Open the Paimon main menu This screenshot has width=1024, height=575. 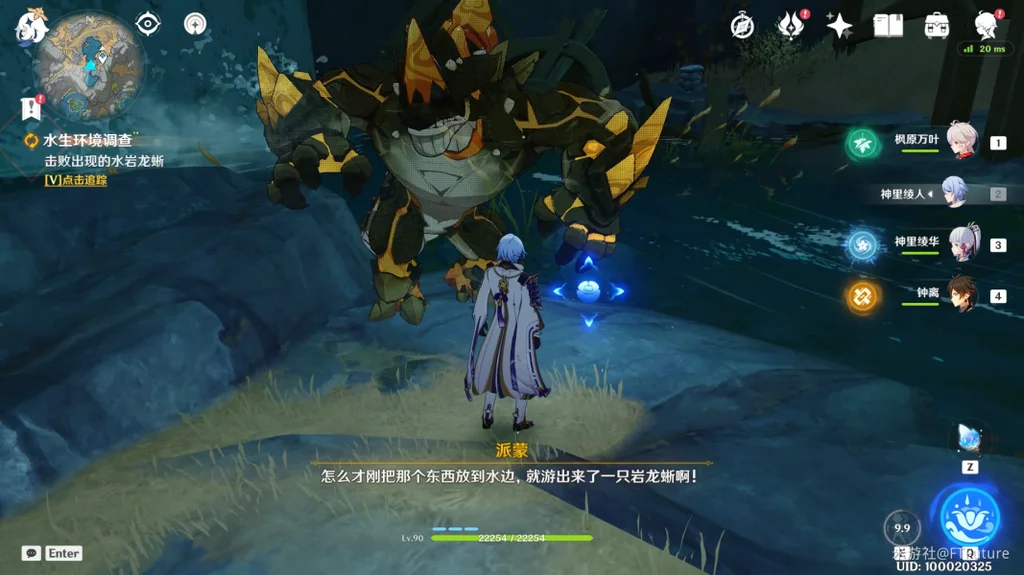tap(31, 28)
